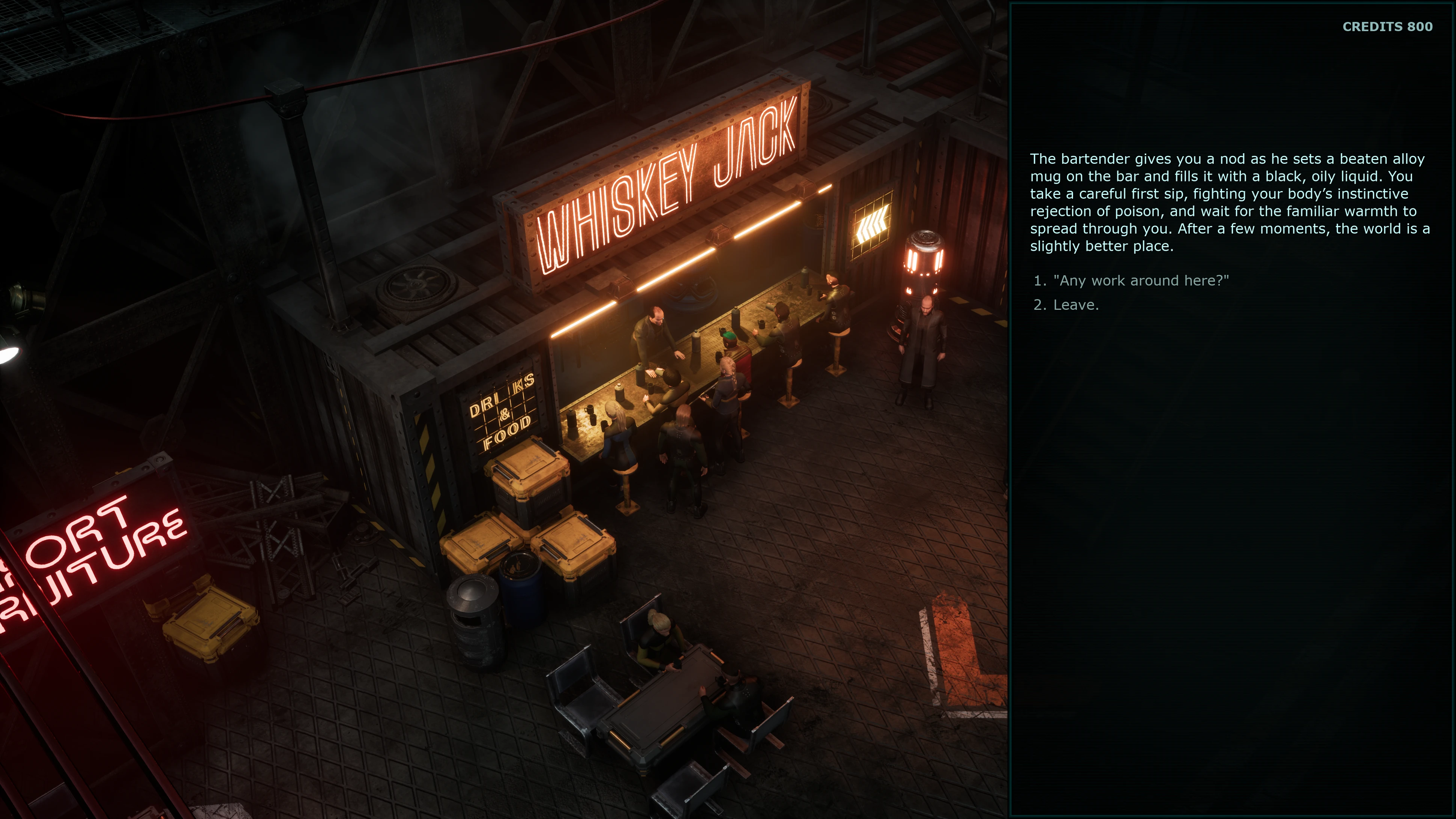Ask "Any work around here?"
The image size is (1456, 819).
coord(1140,281)
